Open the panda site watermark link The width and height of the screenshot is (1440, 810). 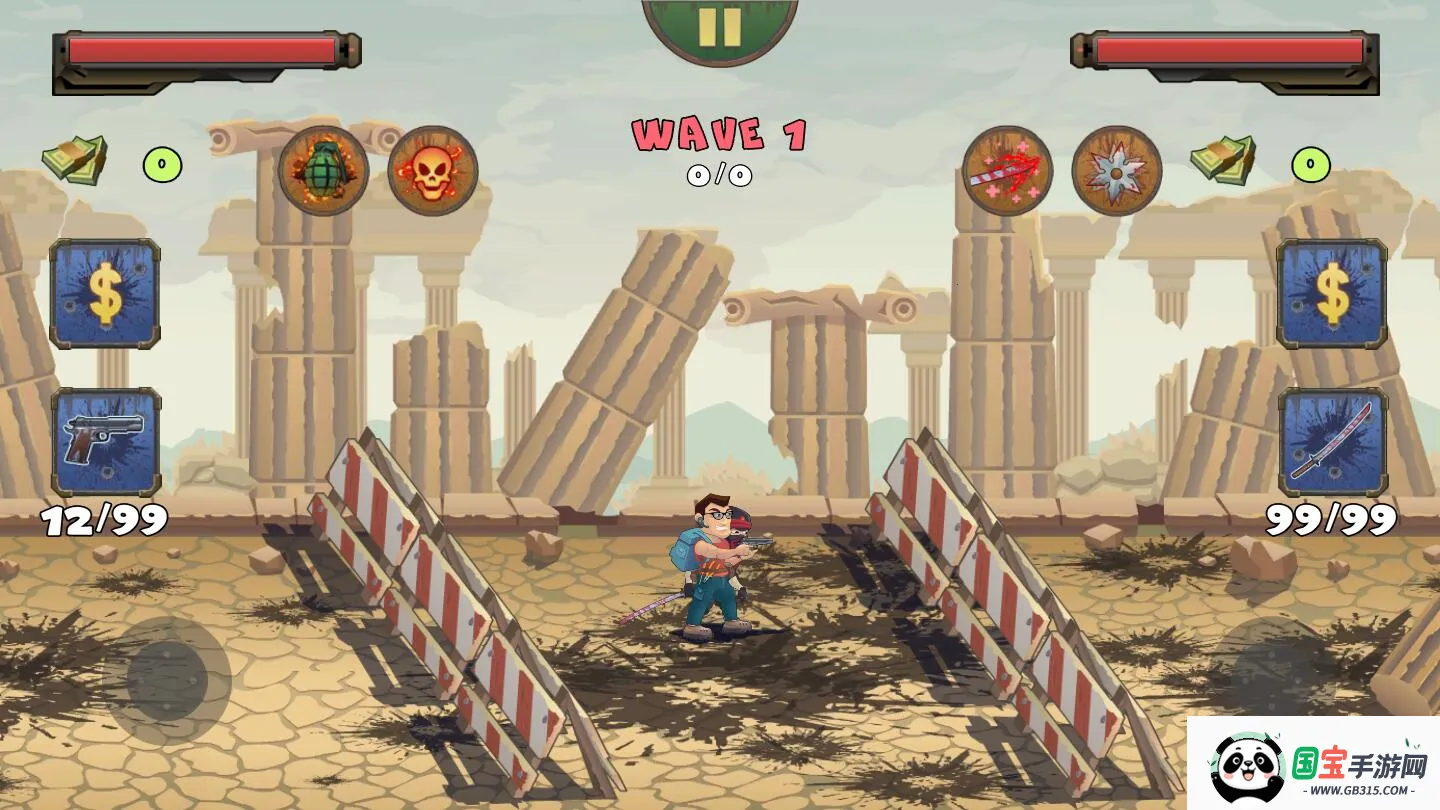click(x=1313, y=765)
